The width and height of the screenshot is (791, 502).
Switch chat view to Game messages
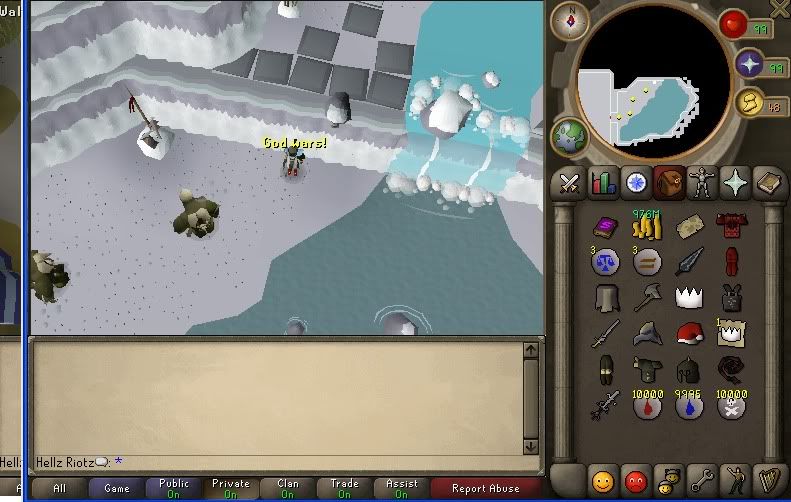tap(117, 489)
